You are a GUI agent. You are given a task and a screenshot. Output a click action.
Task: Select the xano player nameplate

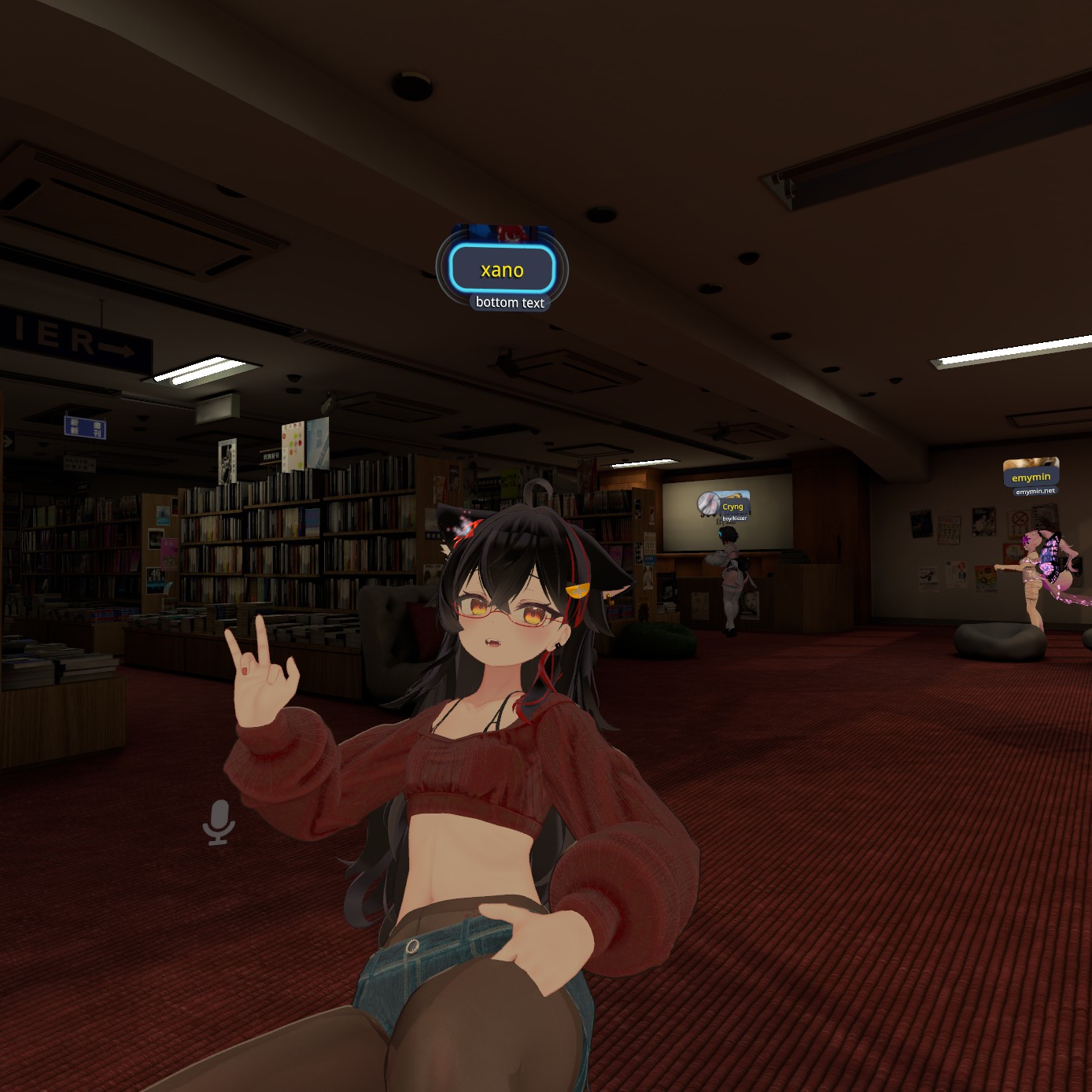[502, 270]
